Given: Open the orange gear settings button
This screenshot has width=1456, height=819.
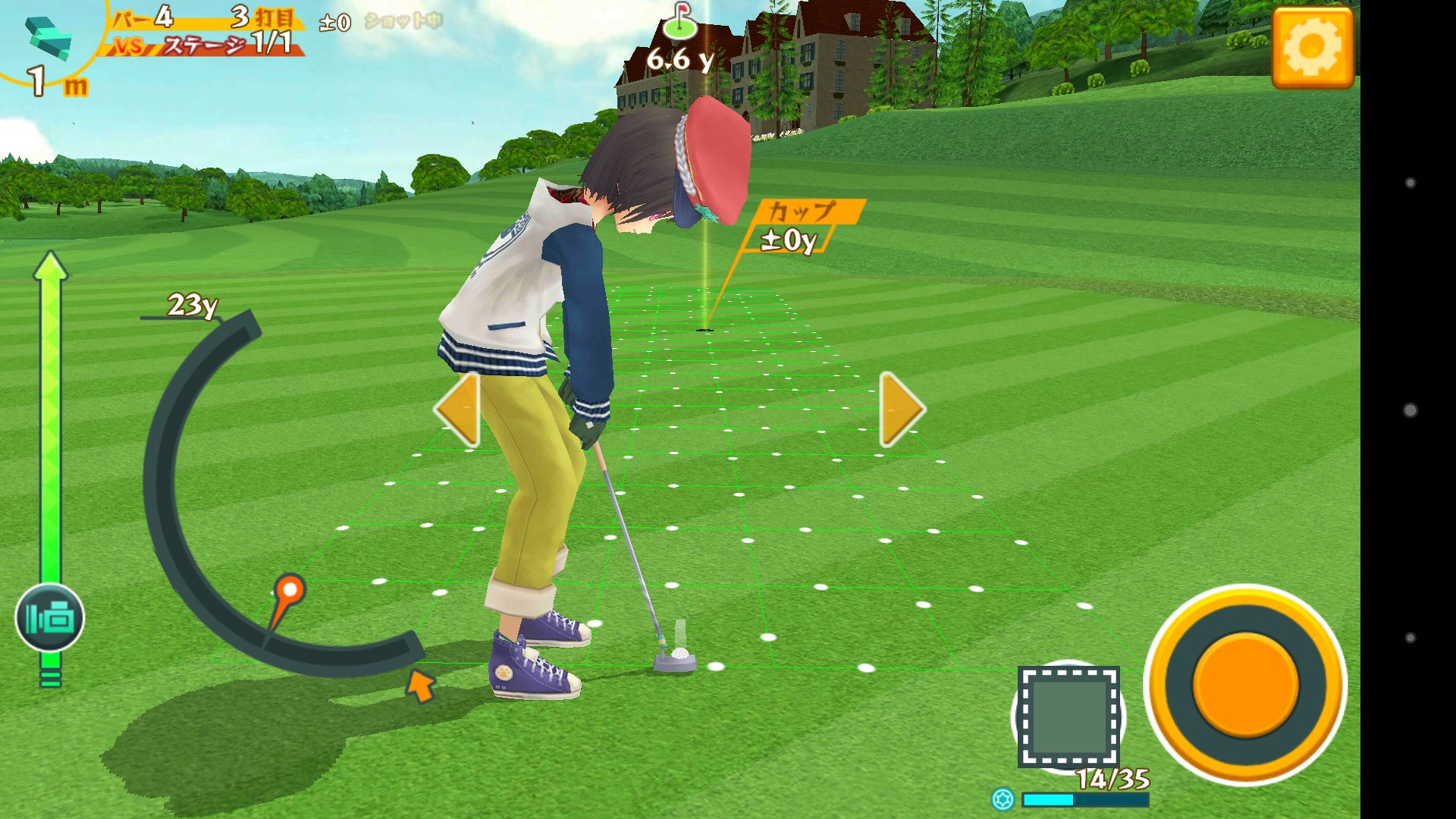Looking at the screenshot, I should click(x=1312, y=48).
